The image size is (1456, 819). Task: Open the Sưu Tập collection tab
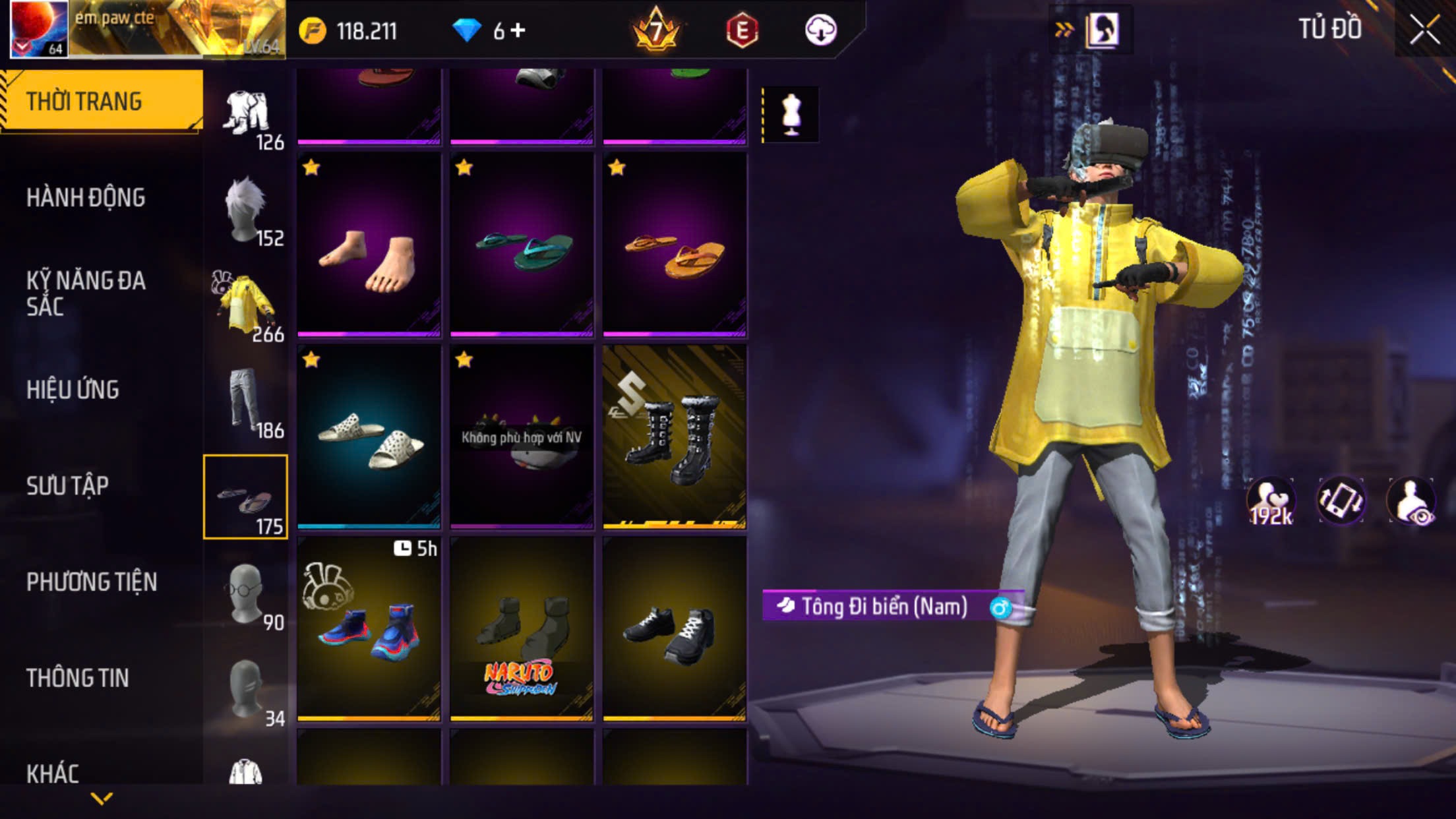click(x=67, y=485)
